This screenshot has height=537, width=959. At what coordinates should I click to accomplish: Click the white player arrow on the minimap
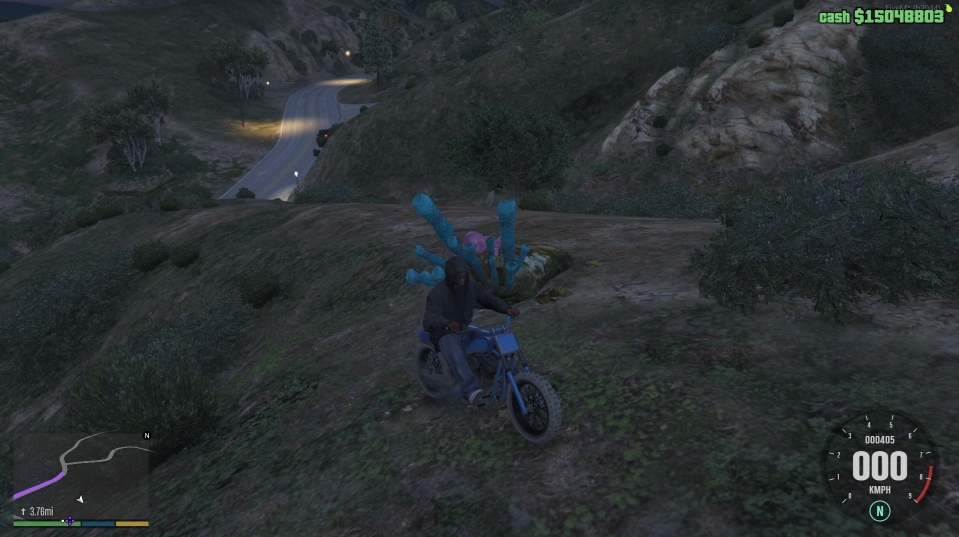[81, 498]
